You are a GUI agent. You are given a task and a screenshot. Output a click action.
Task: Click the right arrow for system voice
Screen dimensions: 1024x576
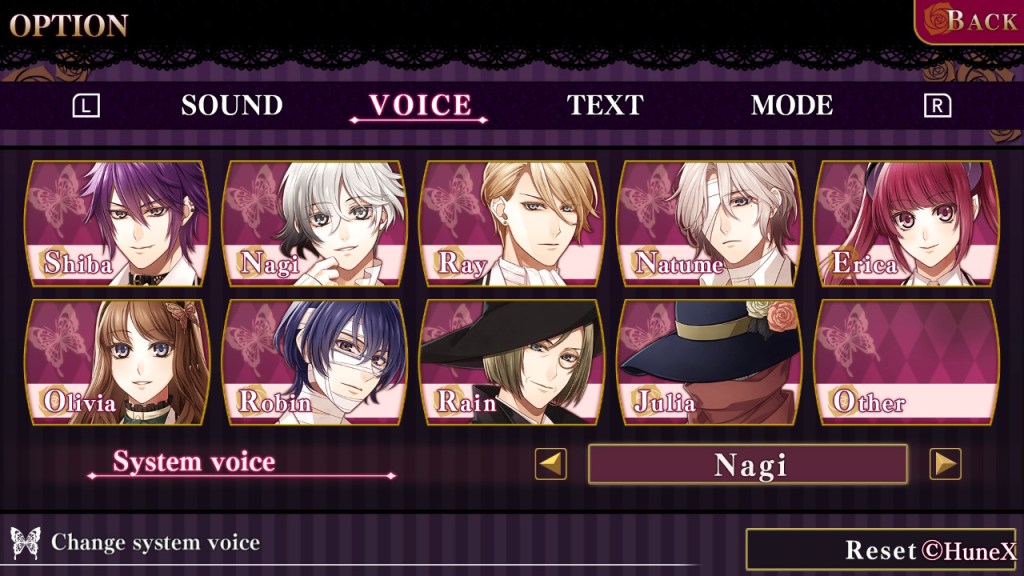click(945, 464)
